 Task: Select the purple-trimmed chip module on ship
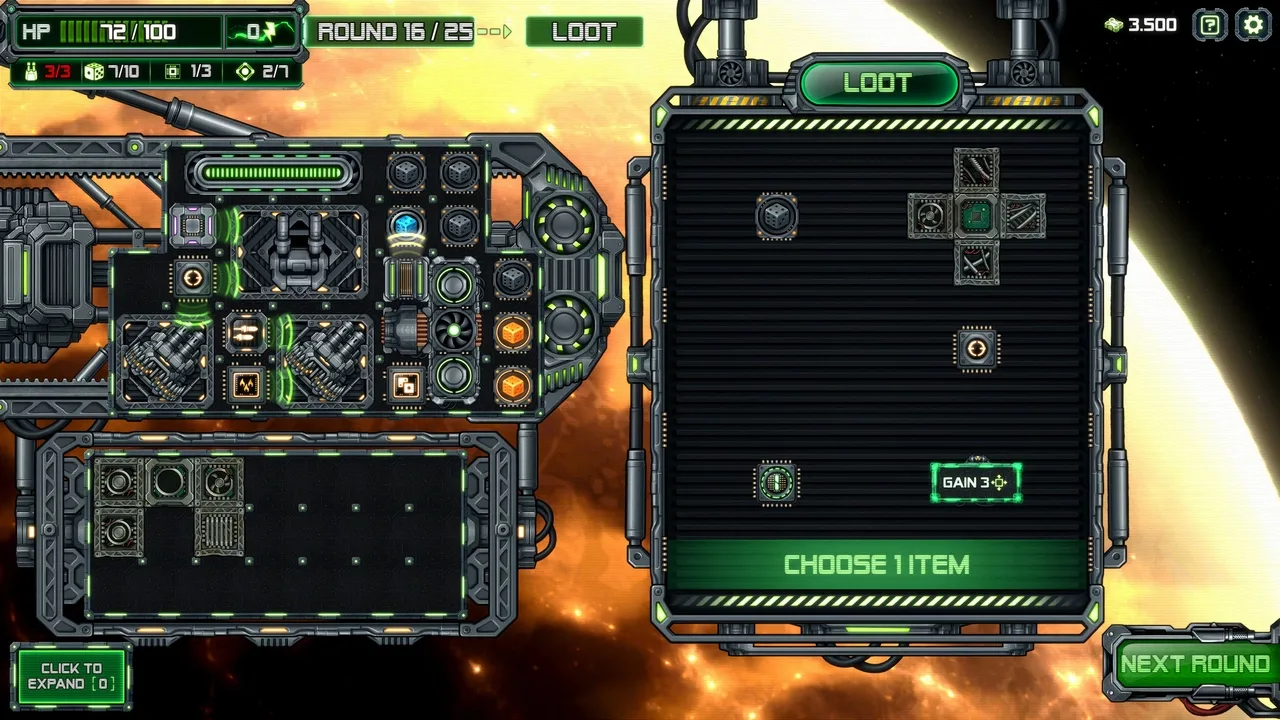click(192, 226)
